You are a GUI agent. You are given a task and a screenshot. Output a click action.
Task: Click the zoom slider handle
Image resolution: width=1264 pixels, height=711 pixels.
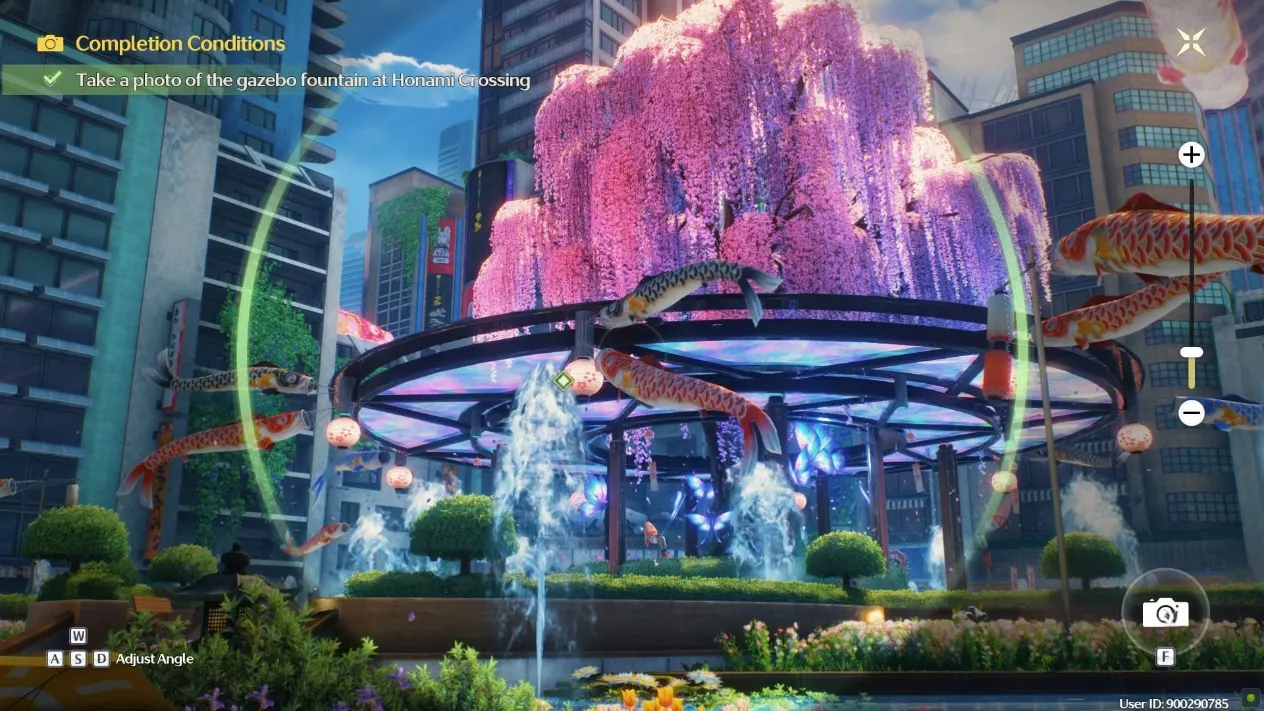point(1190,352)
